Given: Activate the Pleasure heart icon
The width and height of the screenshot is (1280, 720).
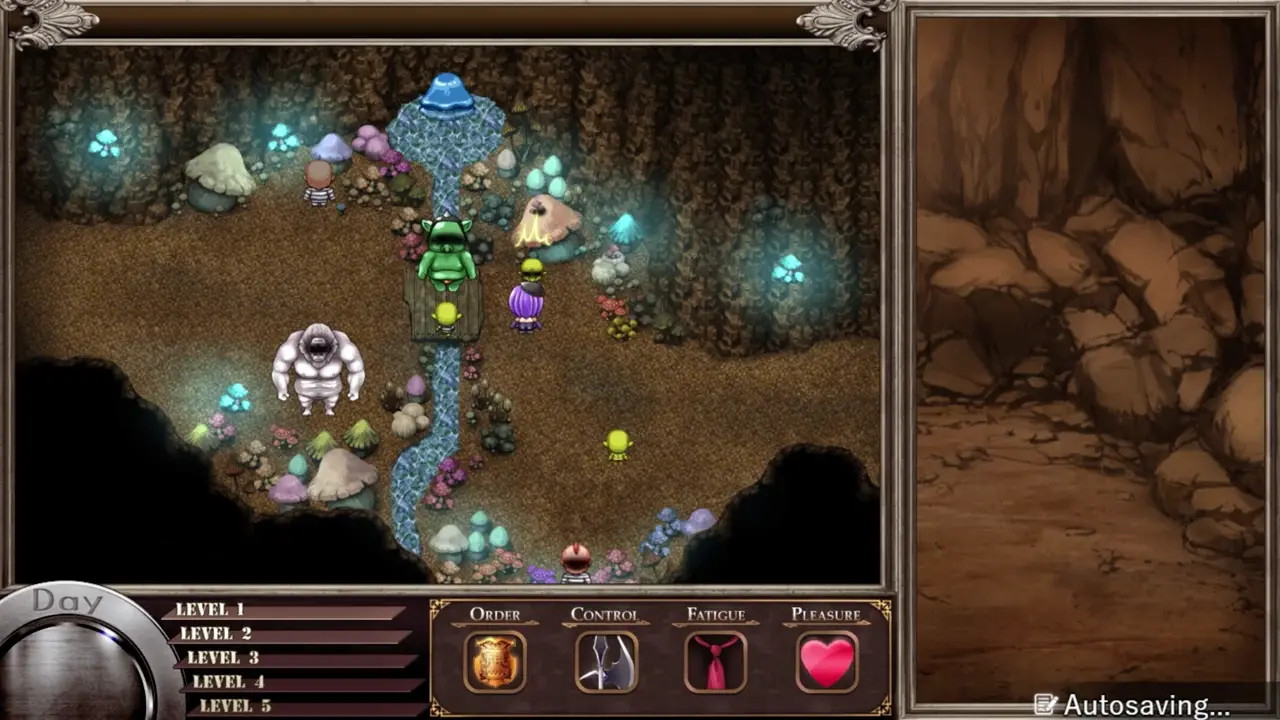Looking at the screenshot, I should [x=827, y=662].
